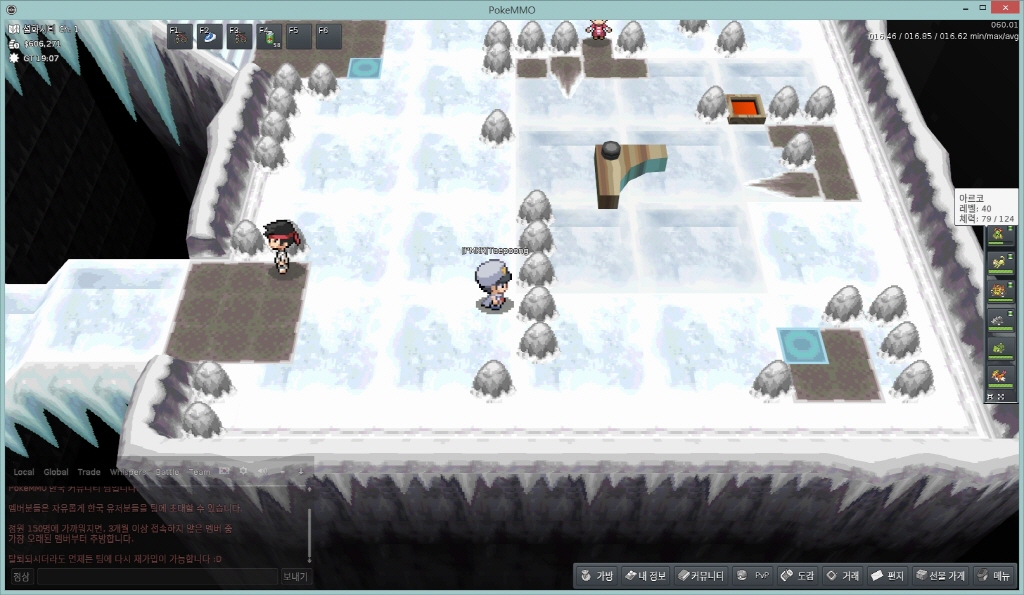Switch to the Battle chat tab
This screenshot has width=1024, height=595.
pos(167,472)
